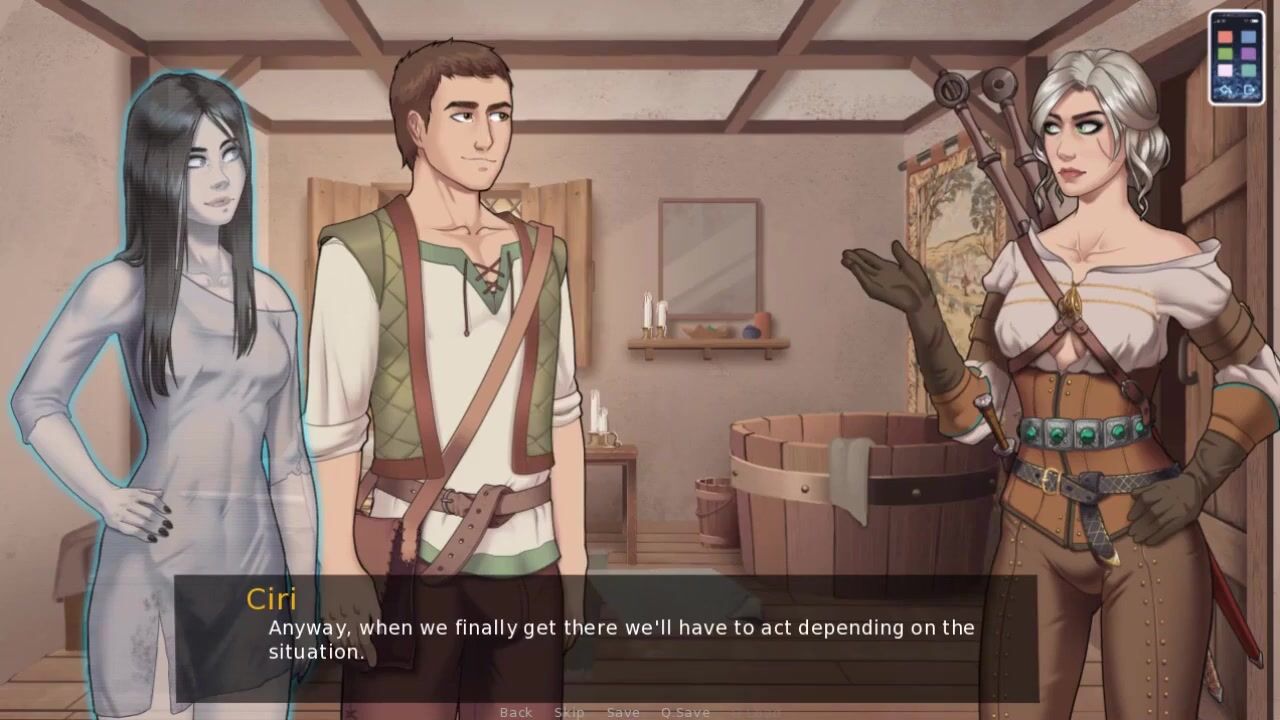Open the Save menu

click(x=623, y=712)
